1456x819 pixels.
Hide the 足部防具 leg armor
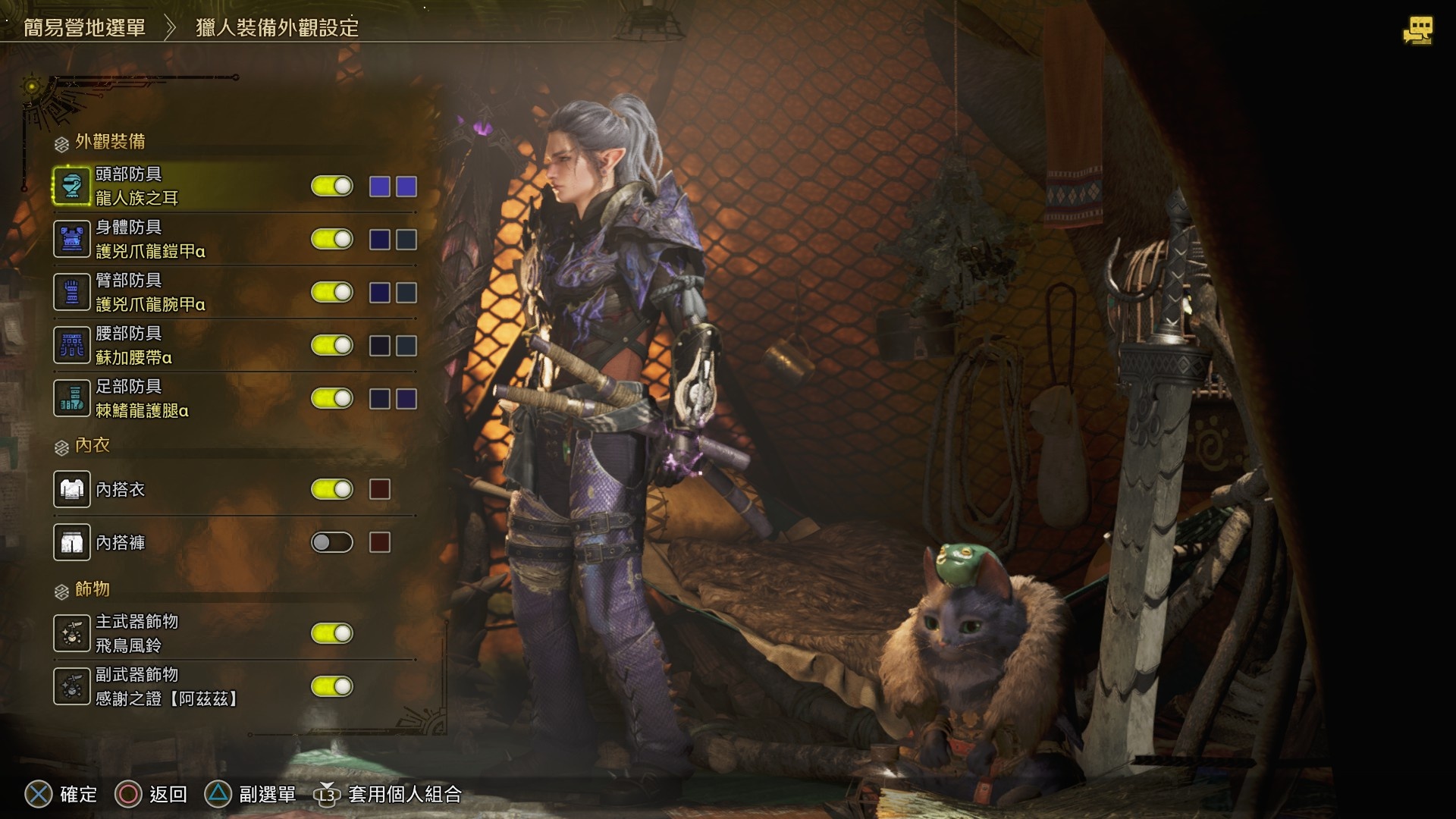click(x=332, y=399)
